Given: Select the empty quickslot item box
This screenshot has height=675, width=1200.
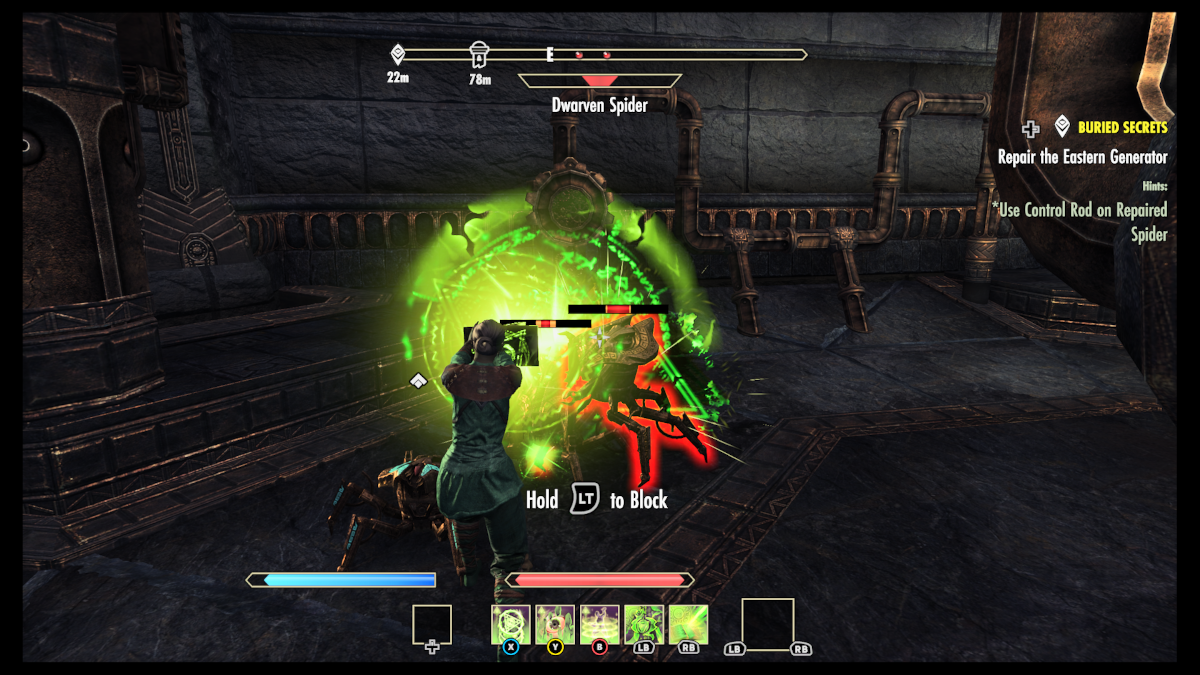Looking at the screenshot, I should pos(432,625).
